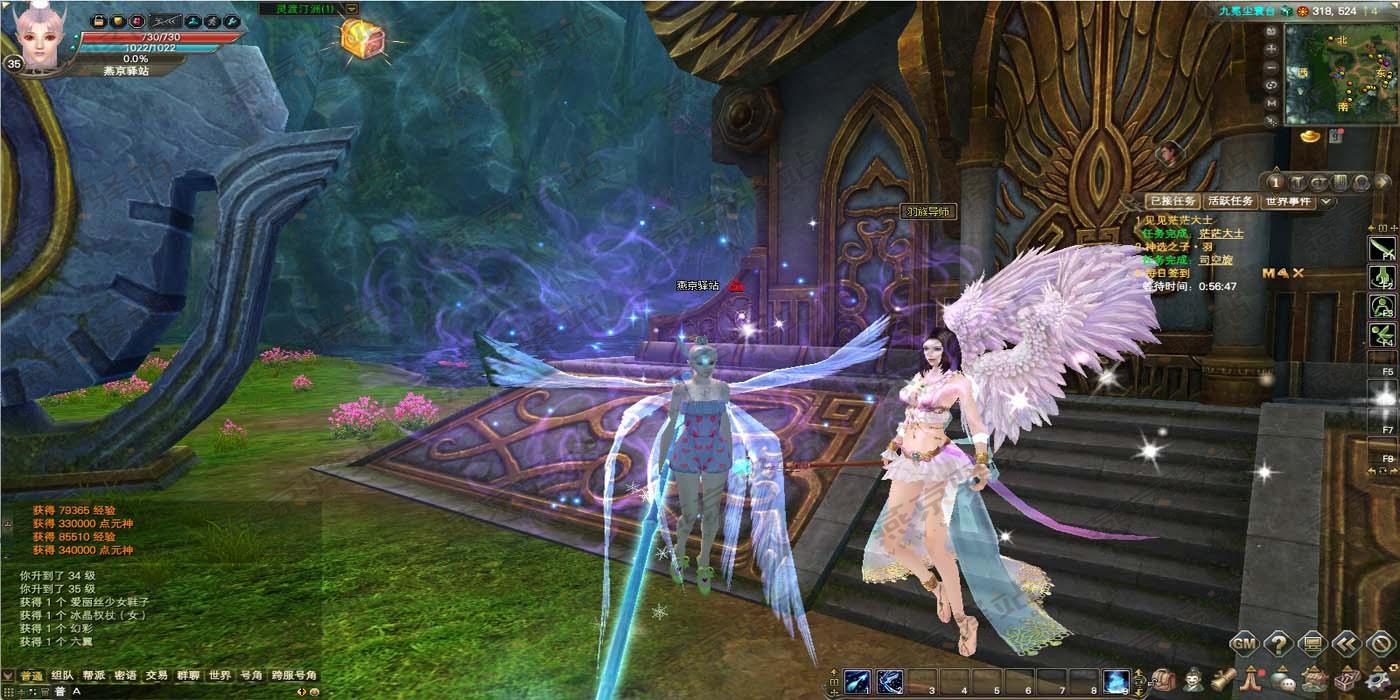Open the GM support button

[1244, 643]
